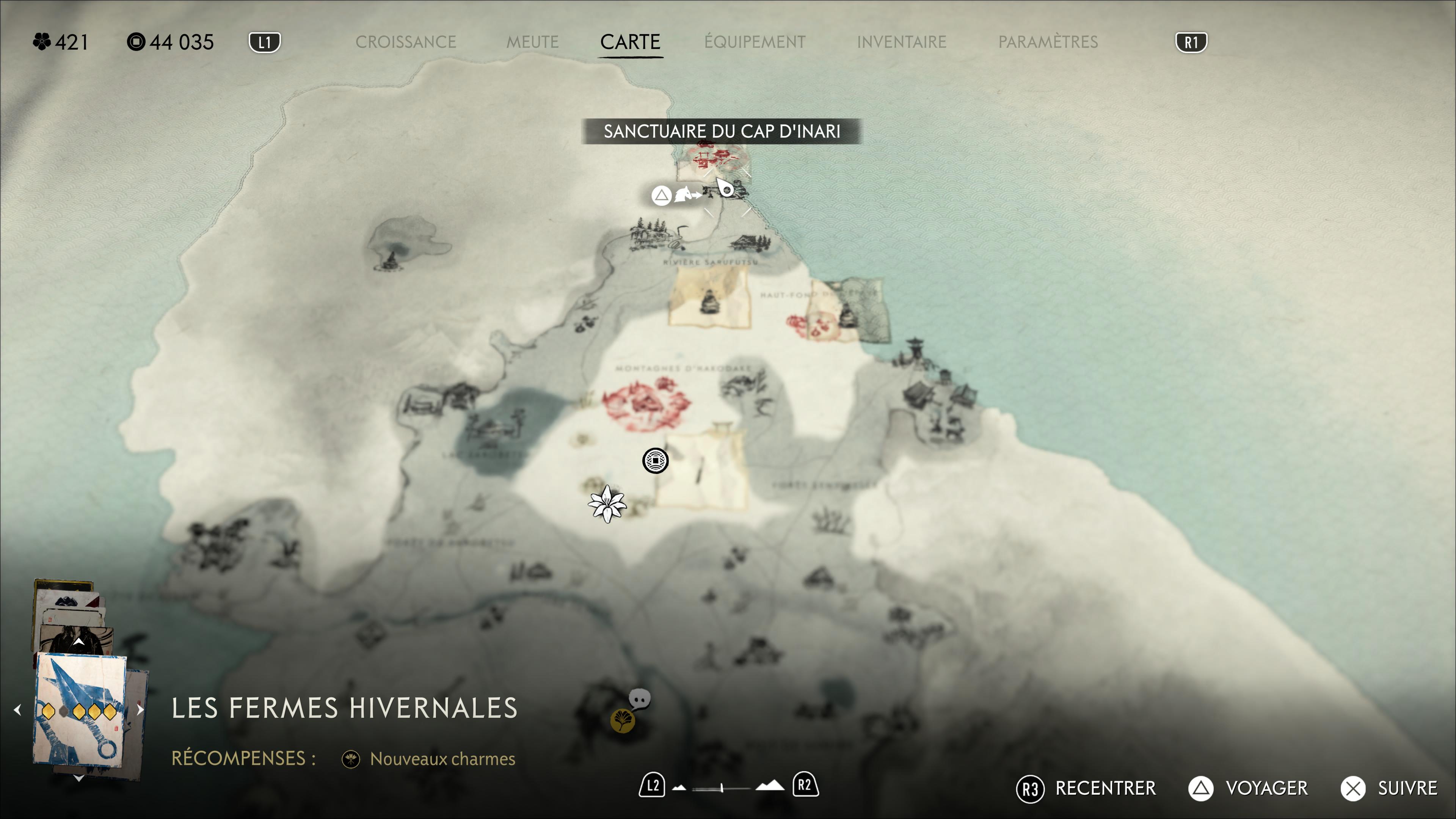Switch to the Croissance tab
Viewport: 1456px width, 819px height.
pyautogui.click(x=405, y=42)
